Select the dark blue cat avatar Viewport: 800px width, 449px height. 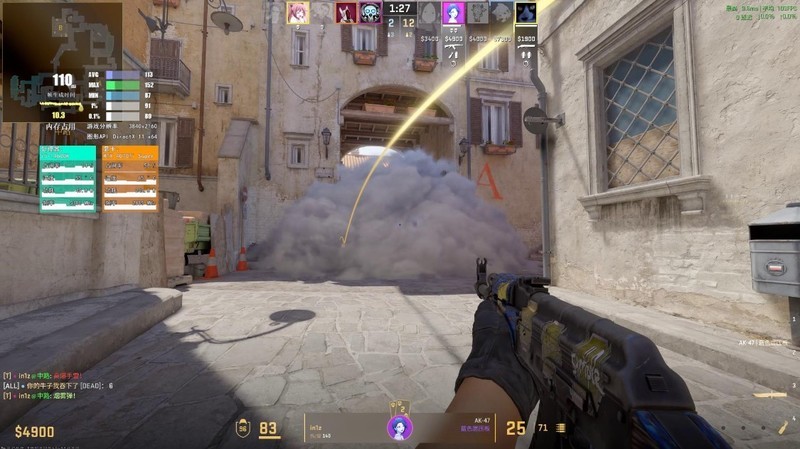(x=526, y=12)
